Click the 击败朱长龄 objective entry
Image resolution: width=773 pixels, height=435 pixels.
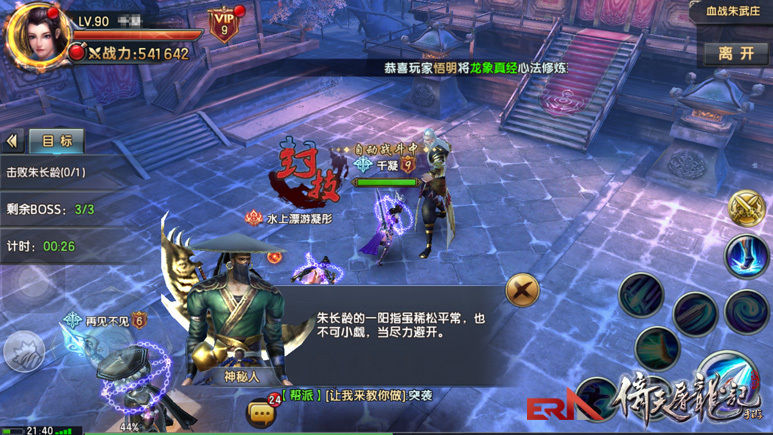click(x=46, y=172)
